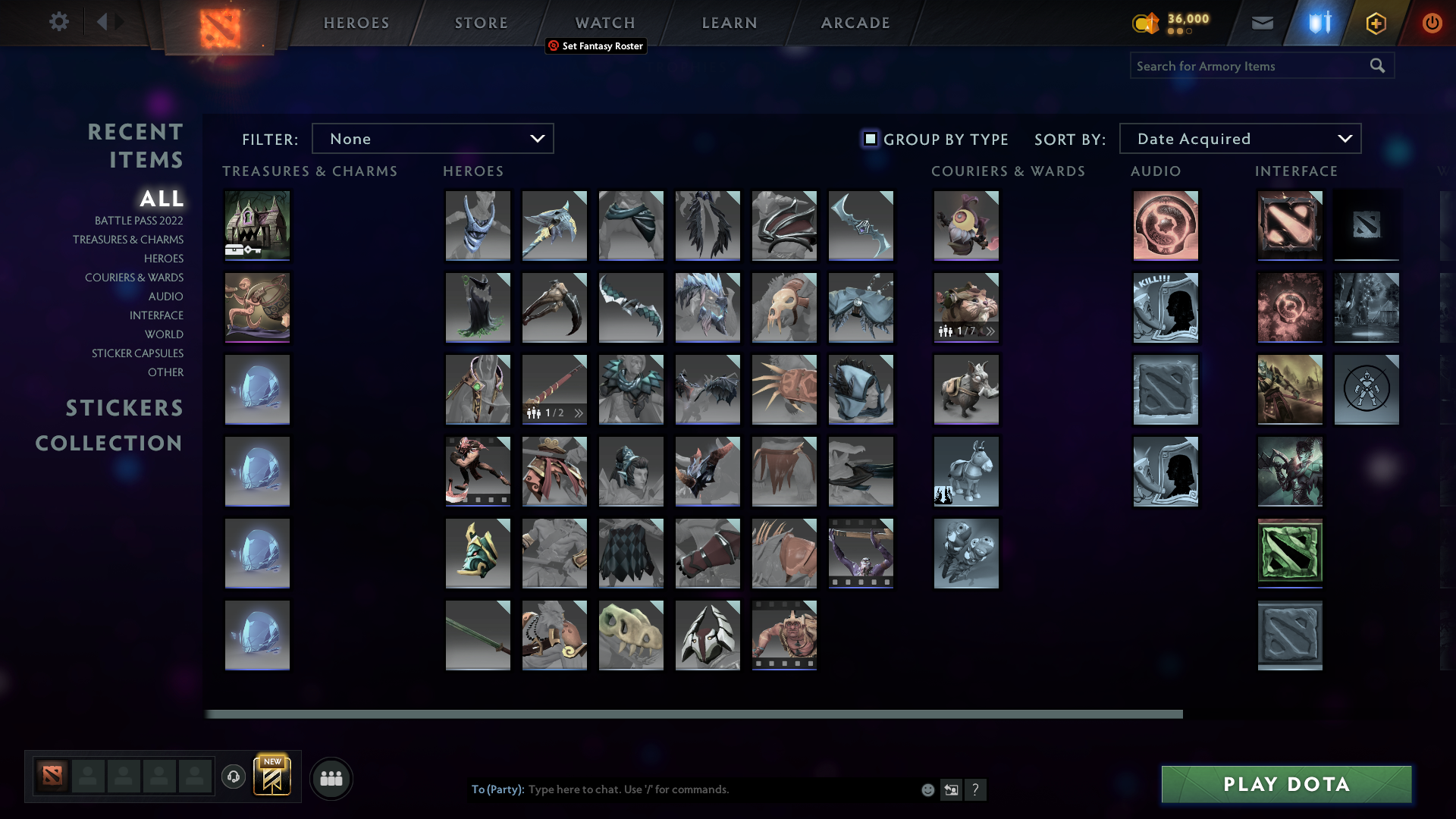Click the party finder people icon
This screenshot has height=819, width=1456.
pyautogui.click(x=331, y=778)
